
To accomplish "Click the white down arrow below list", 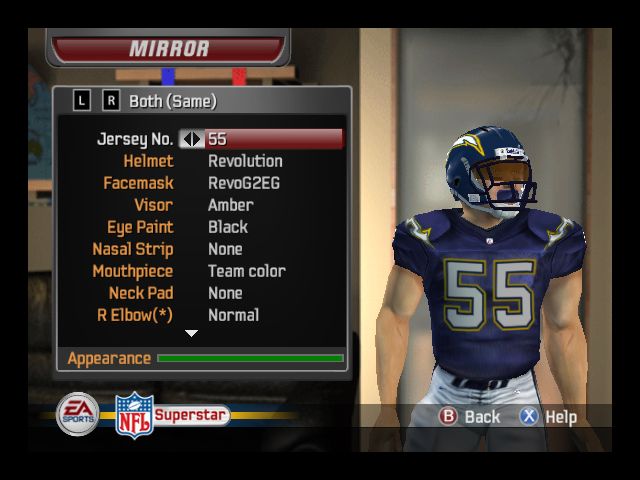I will [x=192, y=334].
